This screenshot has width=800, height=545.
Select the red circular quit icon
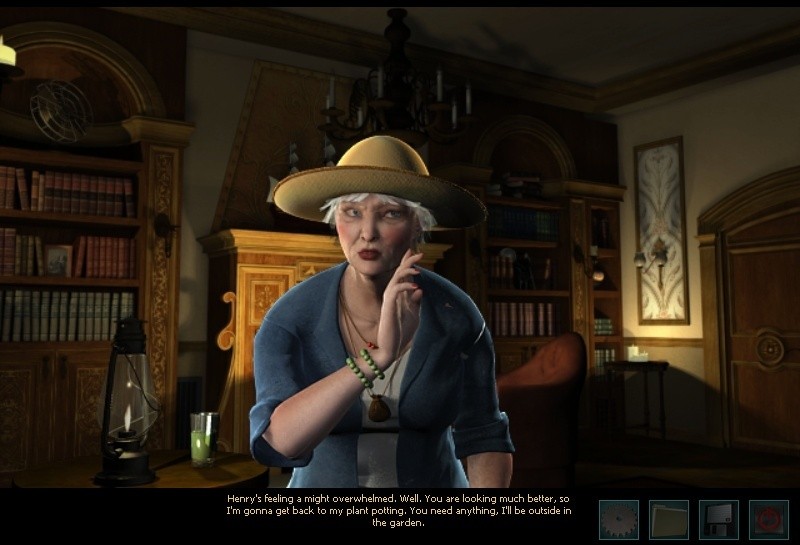(x=768, y=520)
